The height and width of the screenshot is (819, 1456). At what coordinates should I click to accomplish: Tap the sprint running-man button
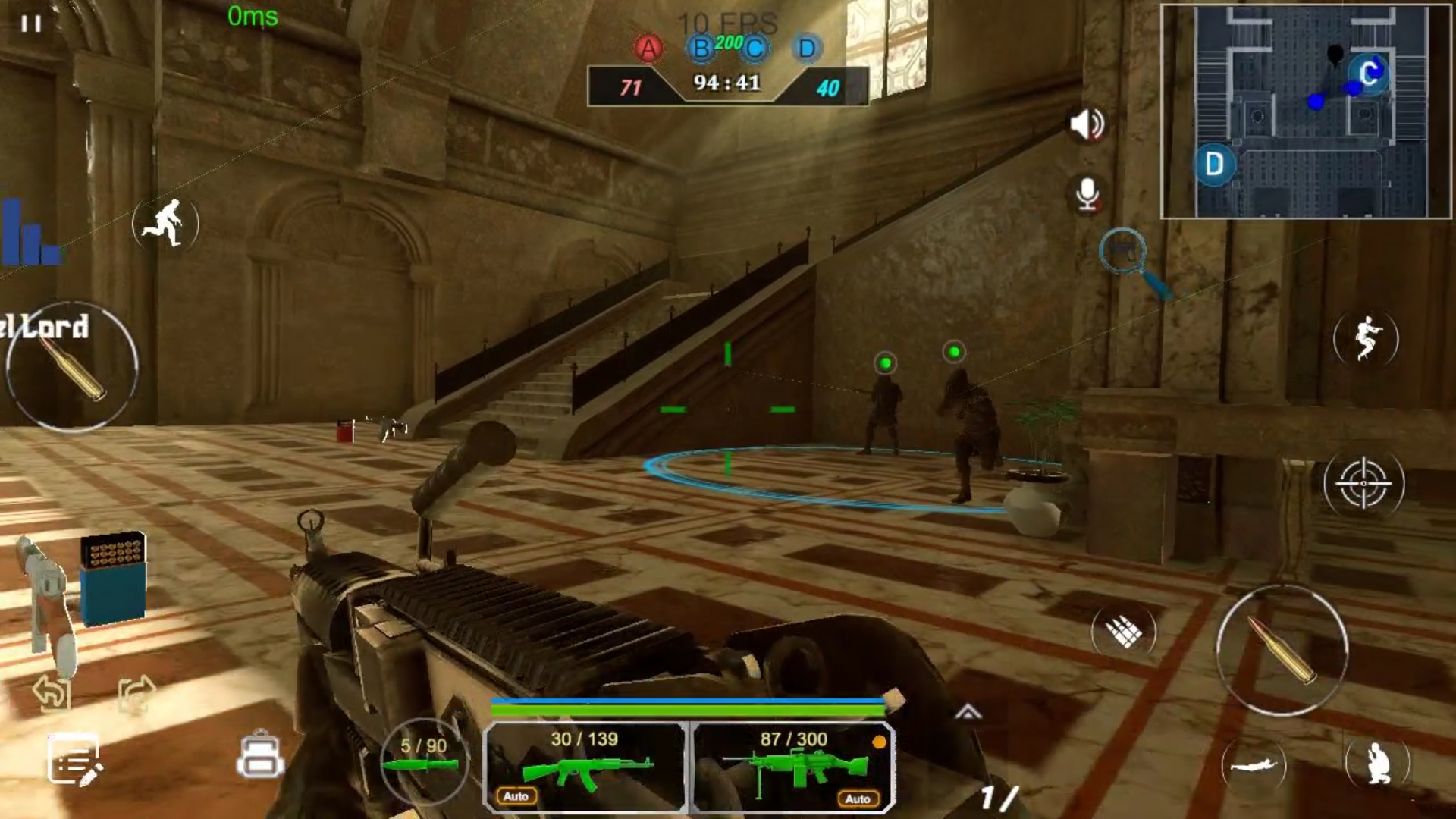tap(165, 223)
